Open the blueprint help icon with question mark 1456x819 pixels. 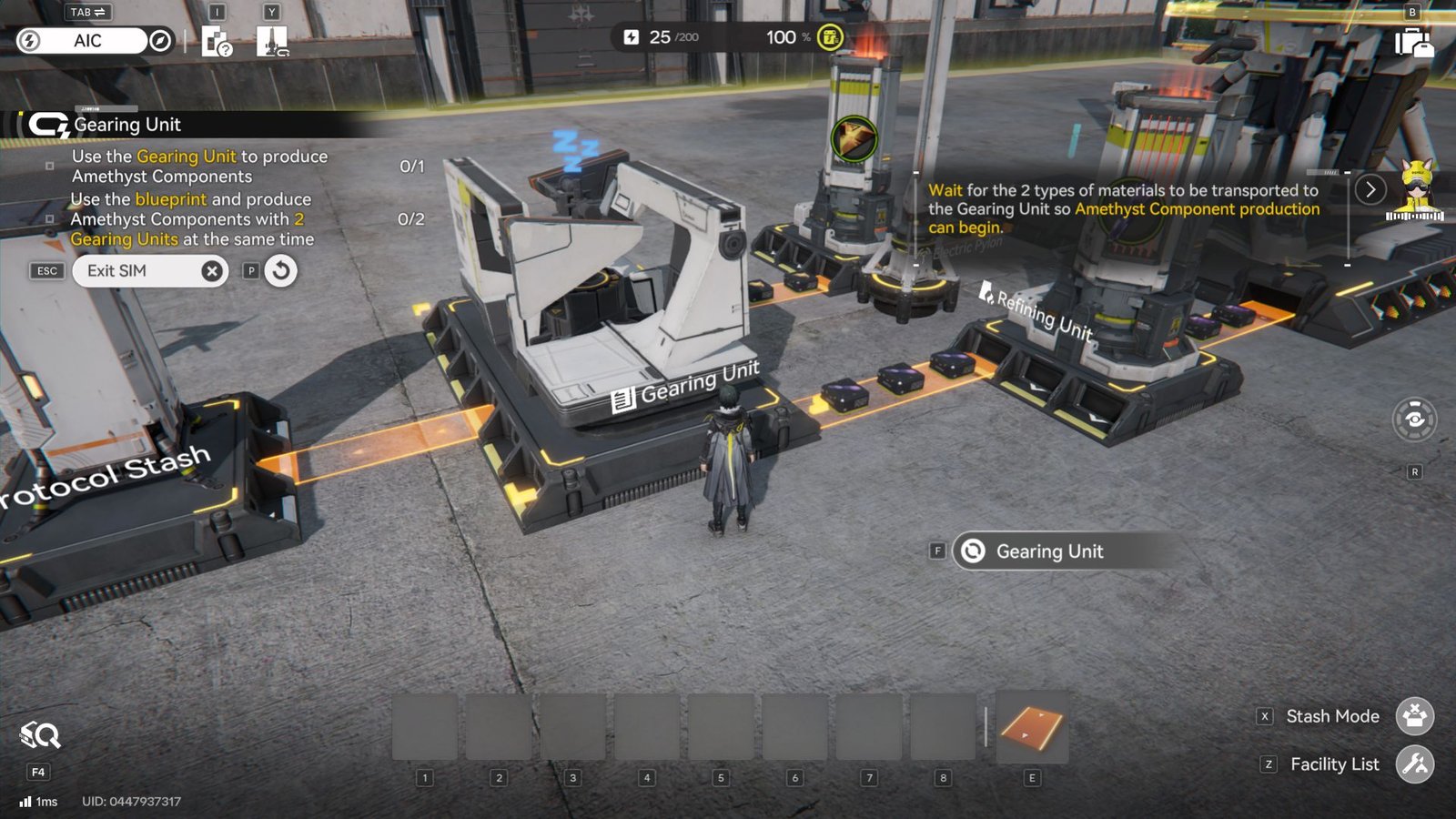(217, 42)
